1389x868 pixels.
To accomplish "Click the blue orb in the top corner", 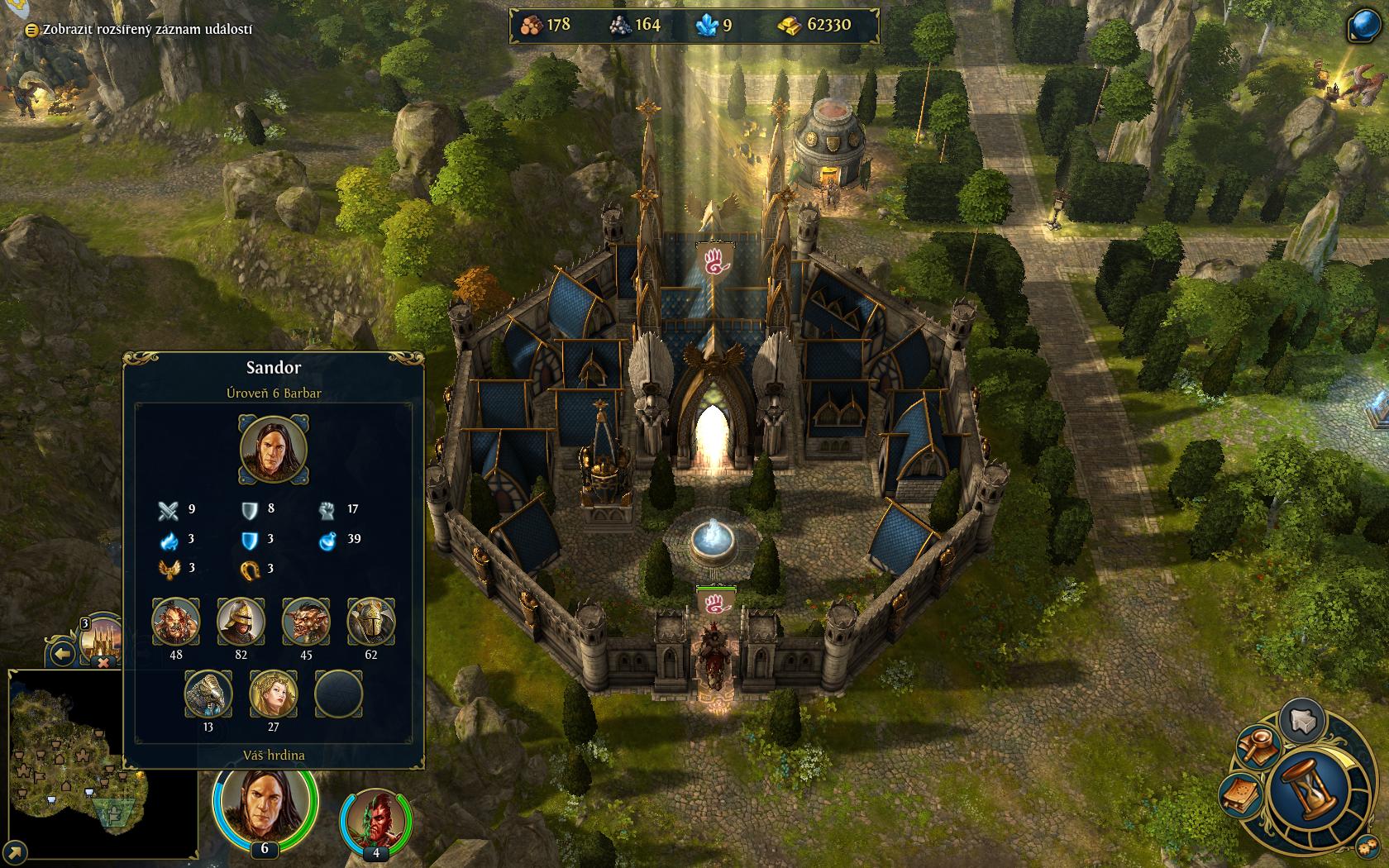I will [x=1363, y=26].
